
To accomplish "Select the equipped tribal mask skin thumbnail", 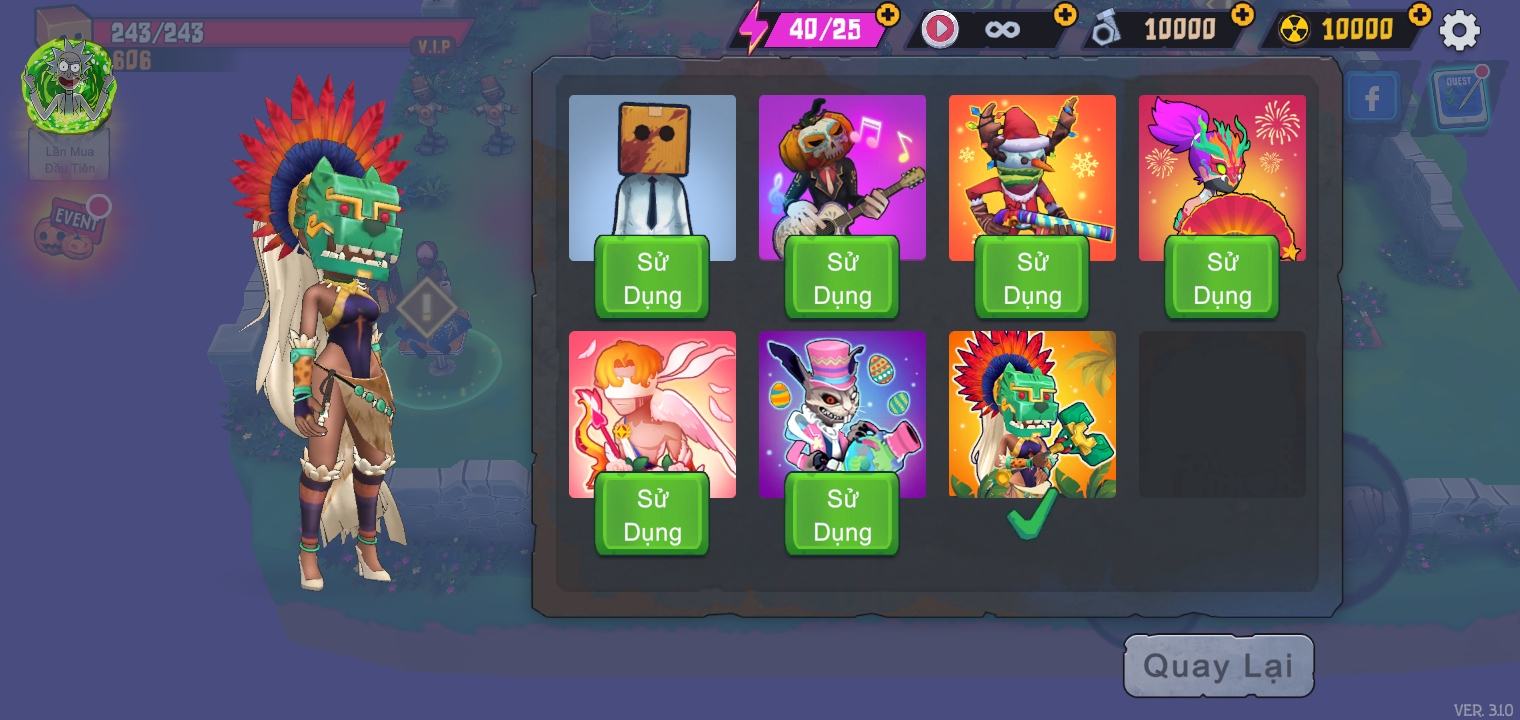I will pyautogui.click(x=1032, y=414).
